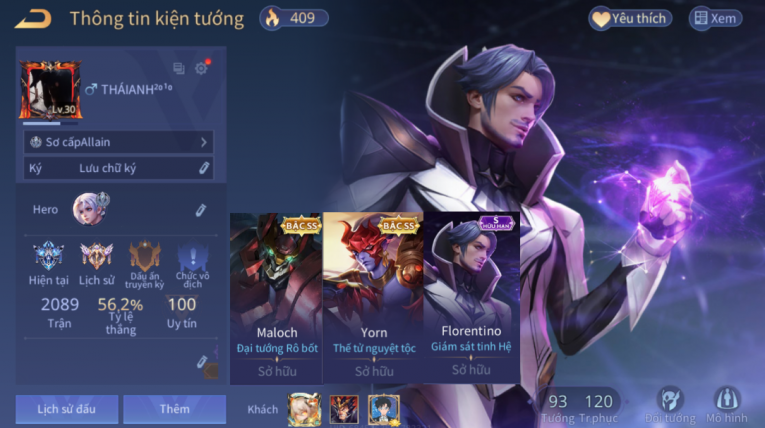Click the player avatar portrait

click(50, 90)
